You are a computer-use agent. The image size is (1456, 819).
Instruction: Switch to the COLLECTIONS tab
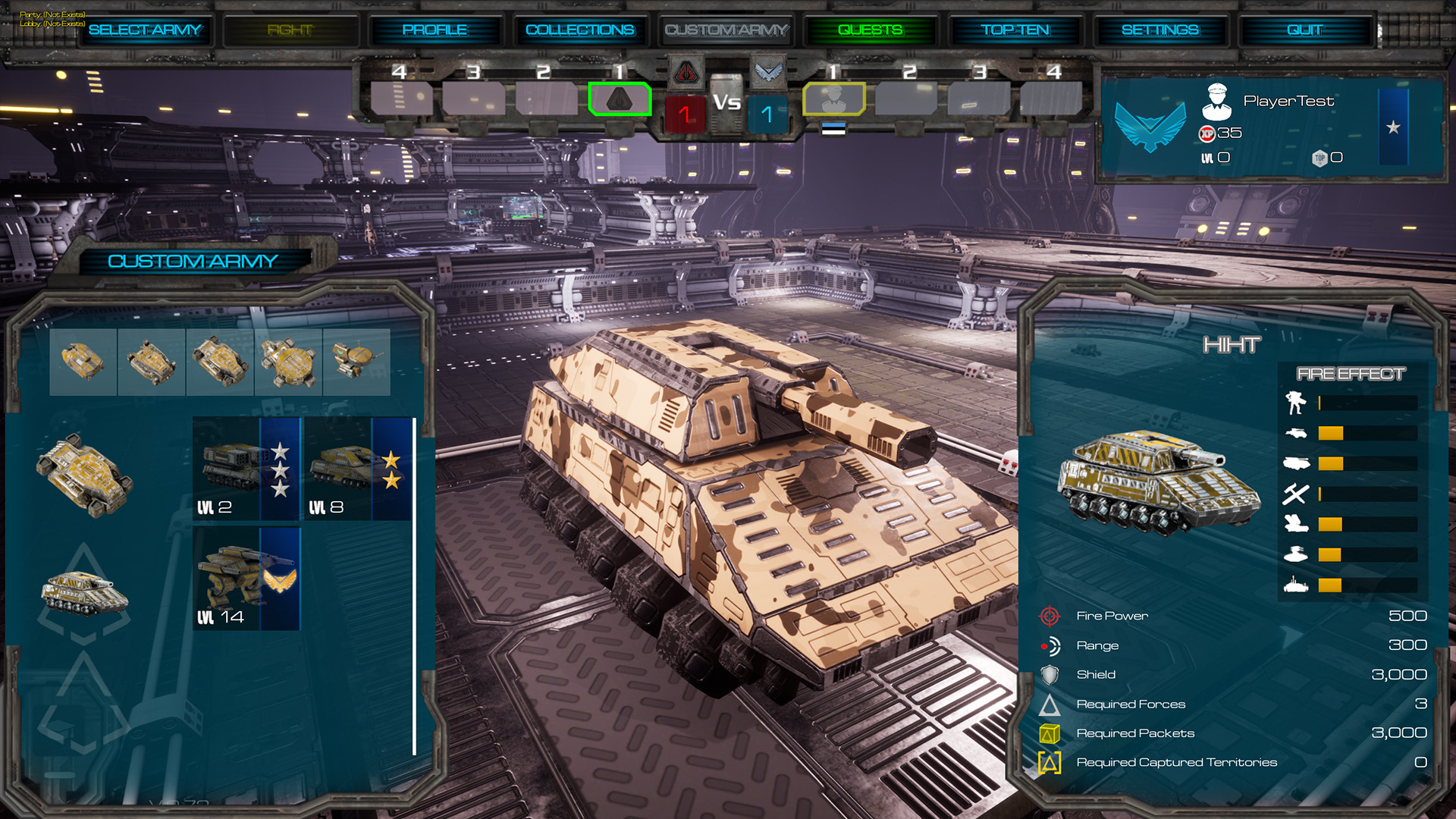(580, 30)
